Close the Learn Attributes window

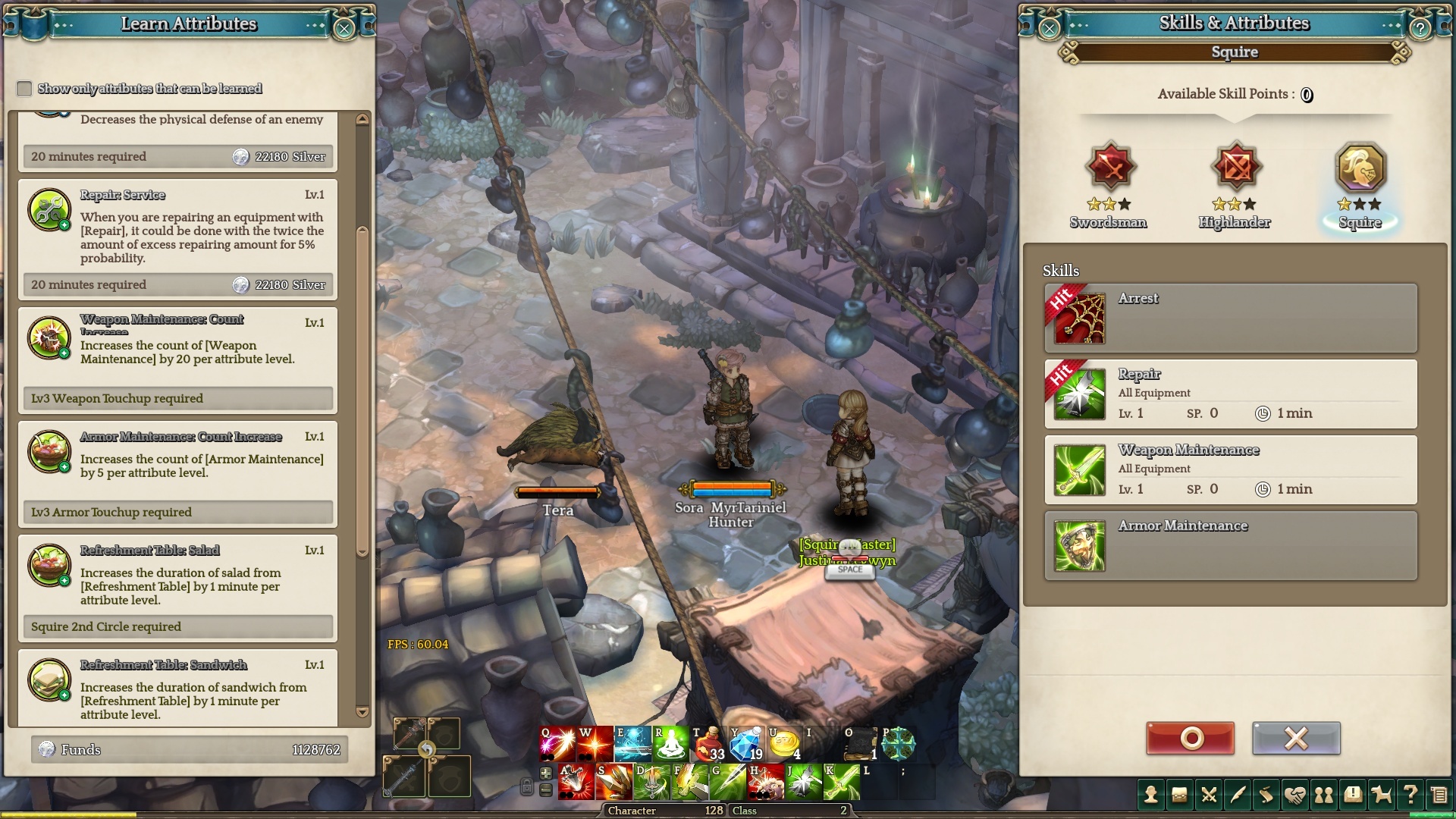point(344,29)
